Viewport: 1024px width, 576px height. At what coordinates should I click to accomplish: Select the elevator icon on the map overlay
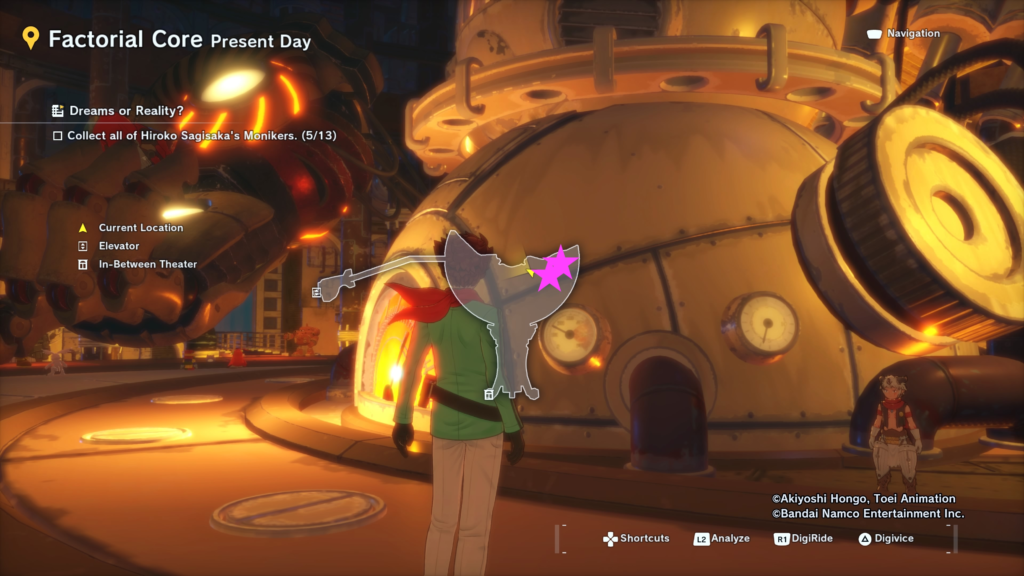(316, 293)
